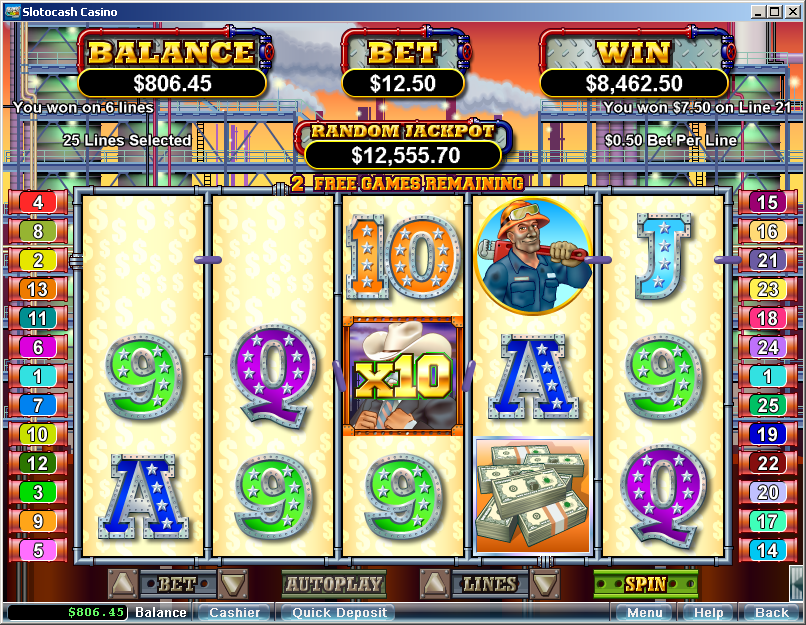Spin the reels with the SPIN button
The width and height of the screenshot is (806, 625).
tap(646, 584)
